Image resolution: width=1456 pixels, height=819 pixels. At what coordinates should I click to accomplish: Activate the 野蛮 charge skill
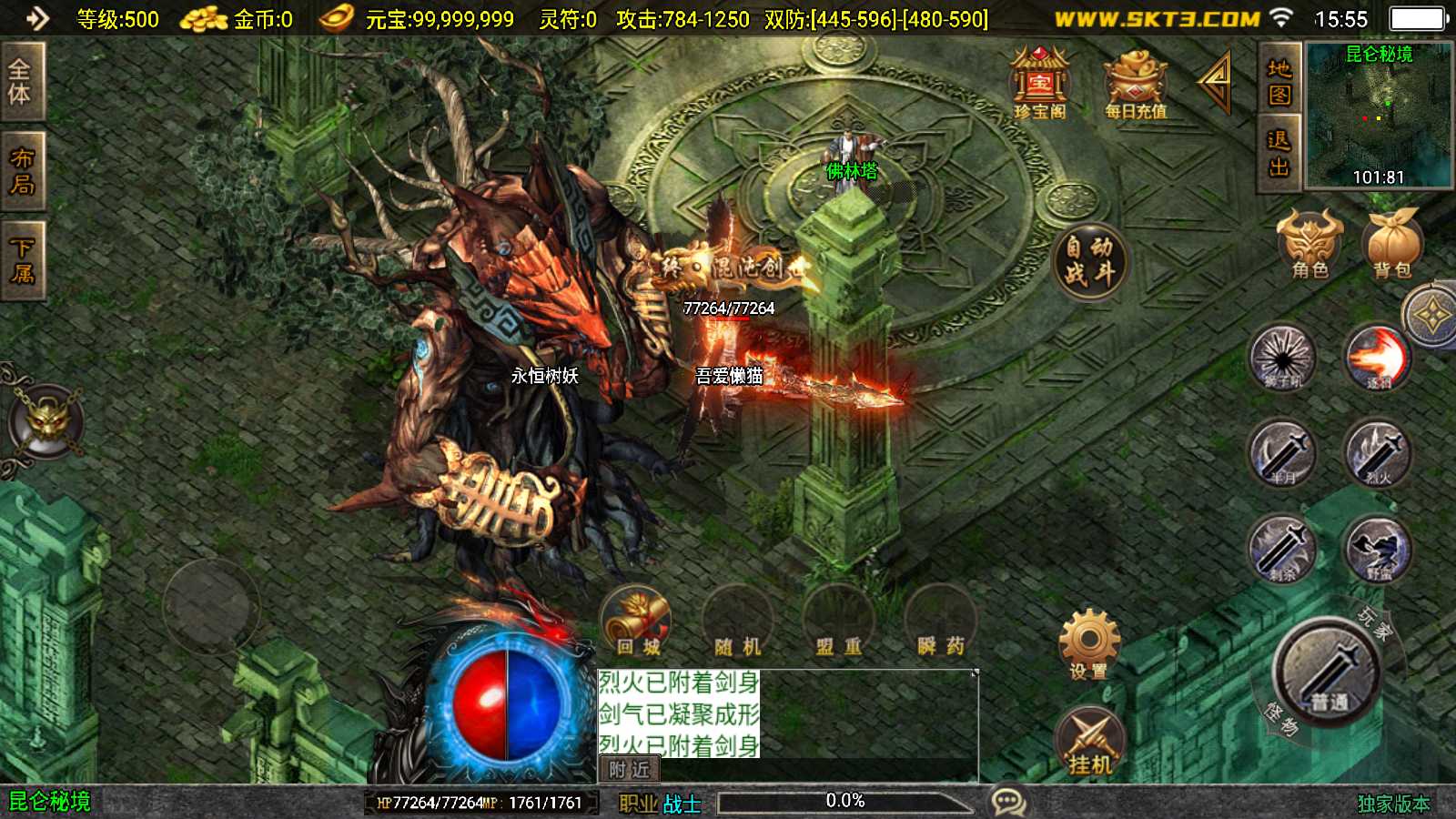[1378, 550]
